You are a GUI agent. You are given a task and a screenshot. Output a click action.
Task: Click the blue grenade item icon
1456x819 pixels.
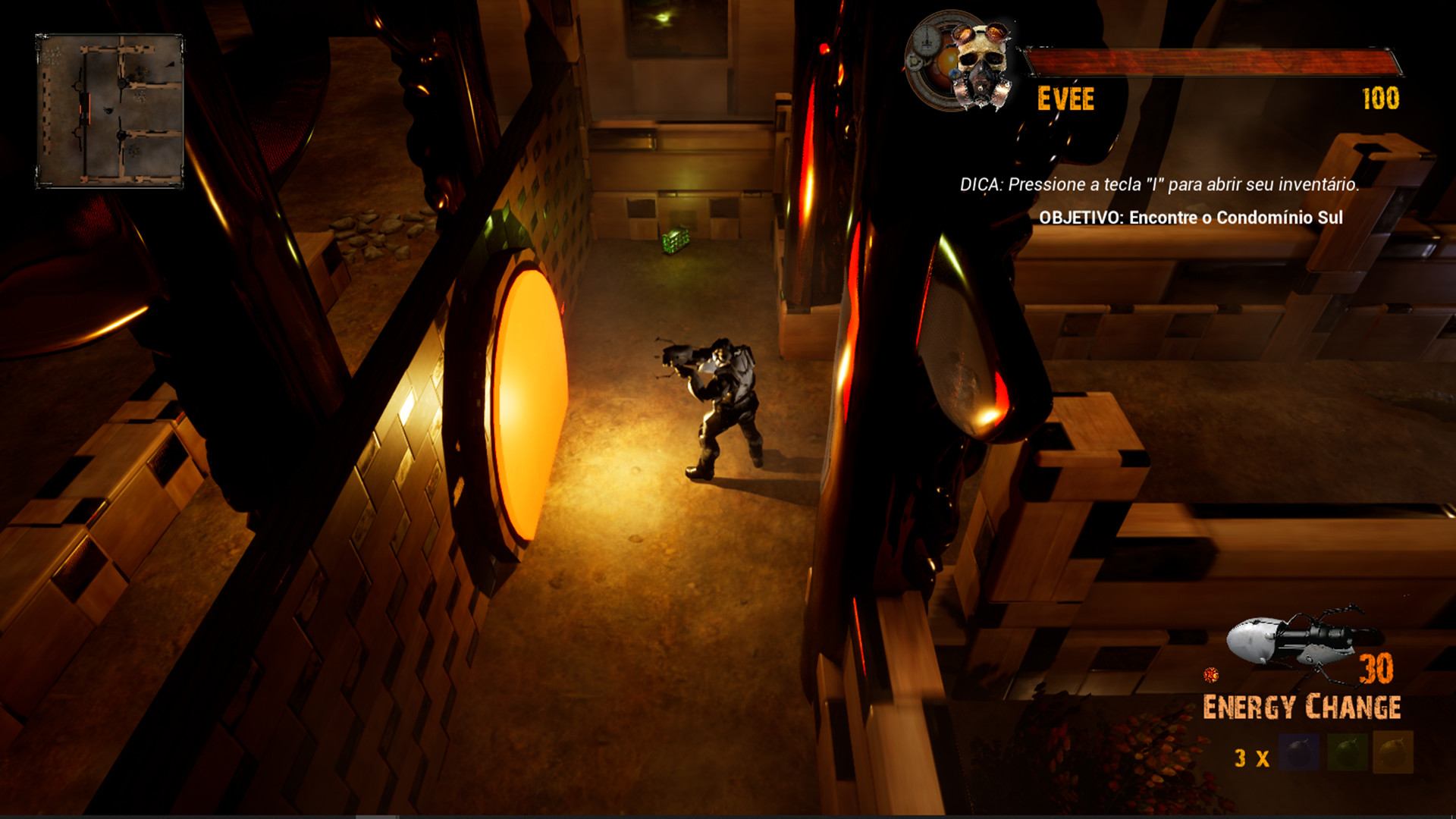point(1299,752)
